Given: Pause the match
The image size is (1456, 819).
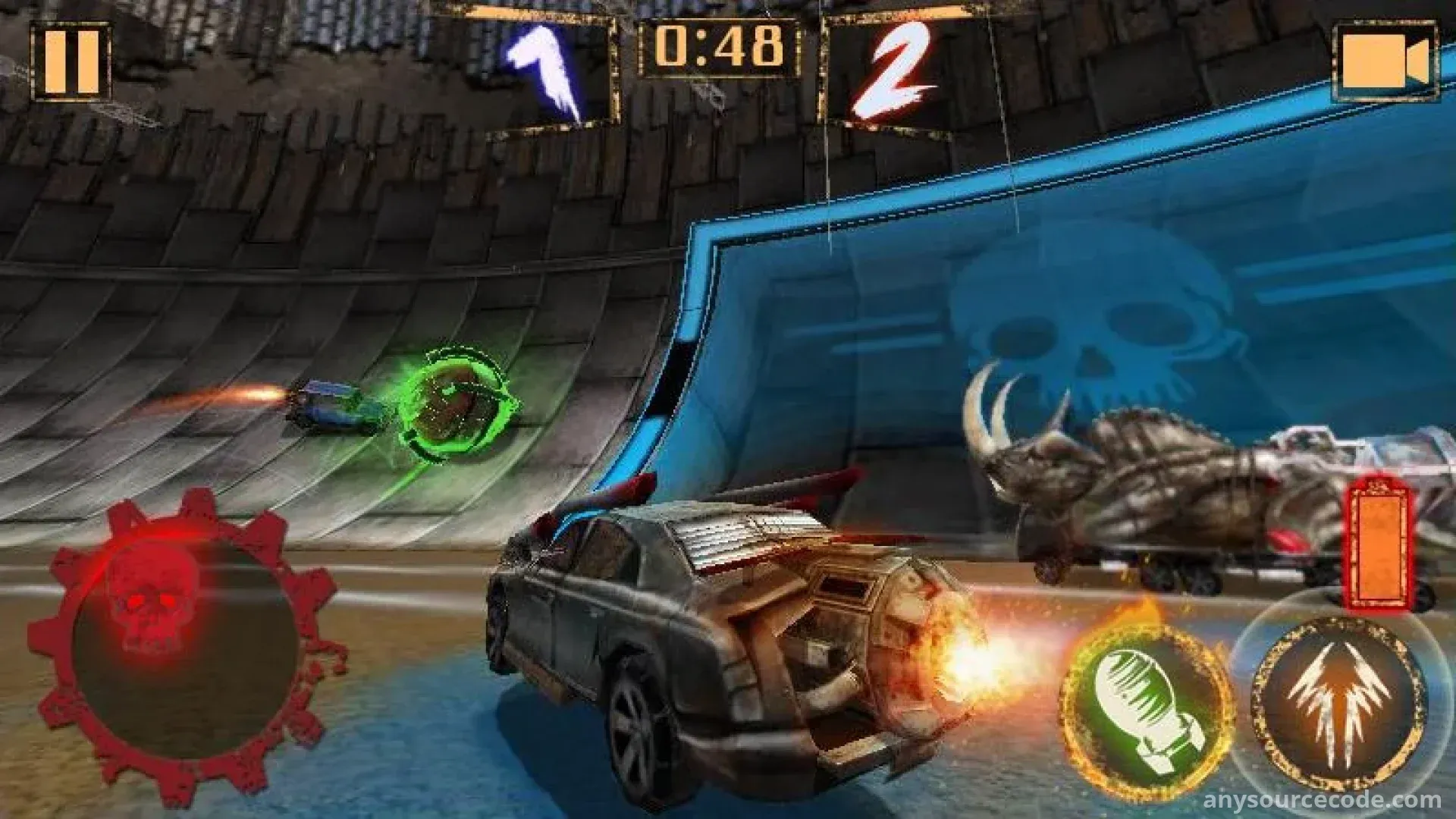Looking at the screenshot, I should pos(71,62).
